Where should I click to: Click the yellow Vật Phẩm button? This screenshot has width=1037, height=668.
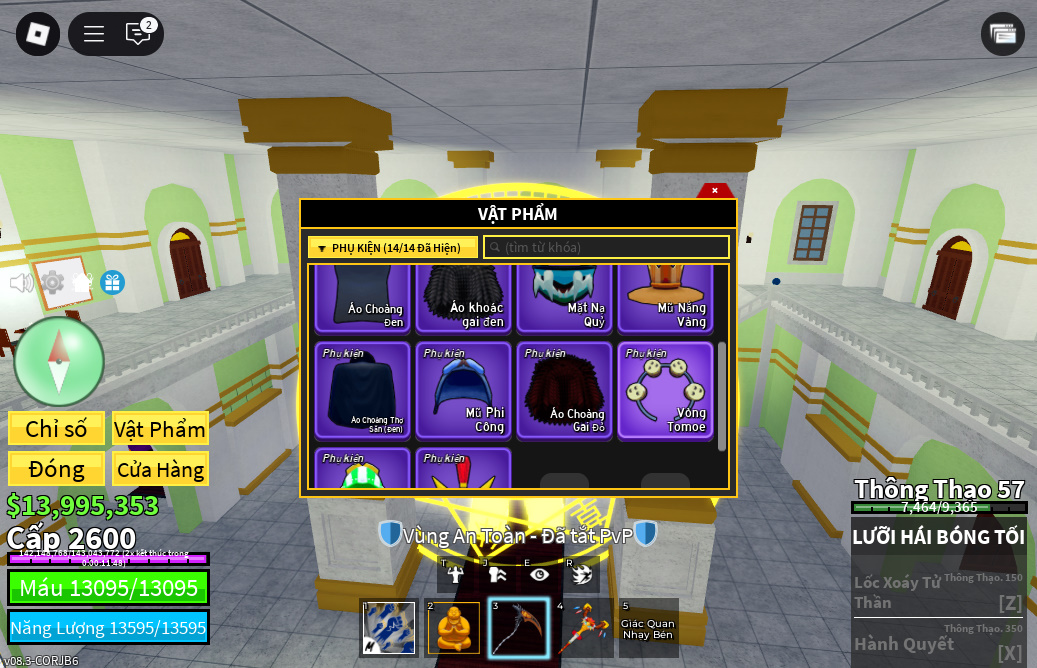[x=160, y=429]
